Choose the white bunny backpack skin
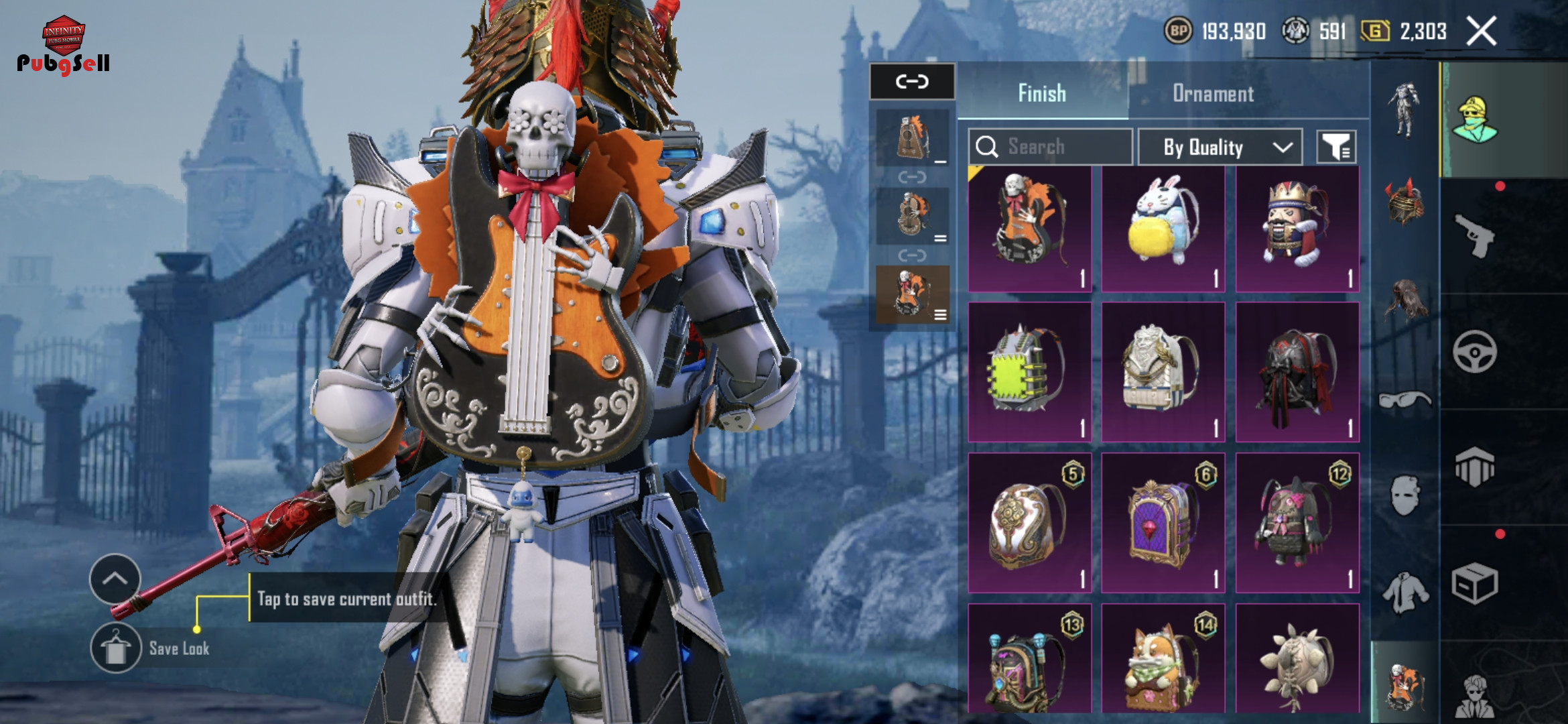This screenshot has height=724, width=1568. tap(1163, 229)
